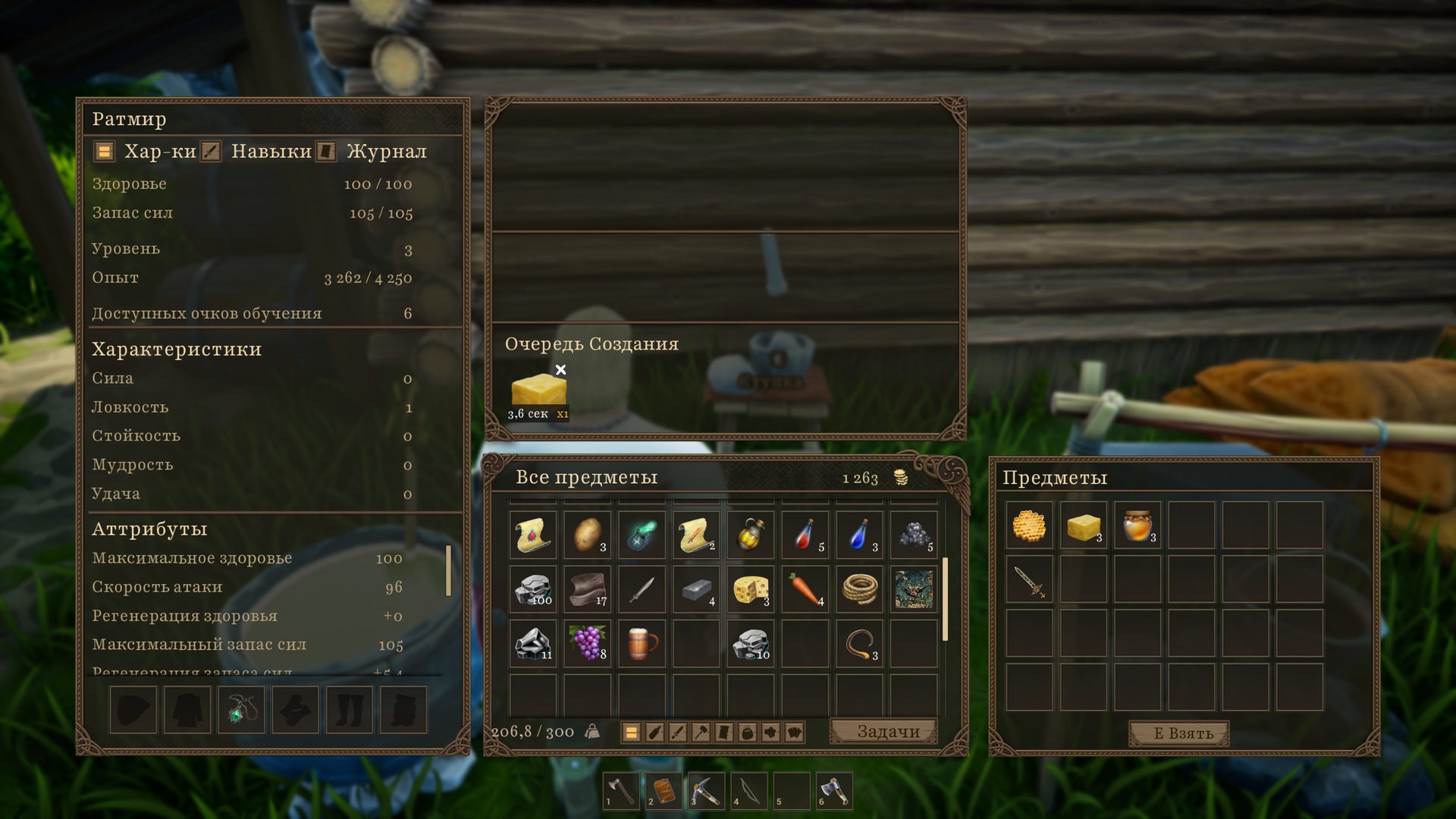Open the Задачи tasks button
The image size is (1456, 819).
pos(886,732)
